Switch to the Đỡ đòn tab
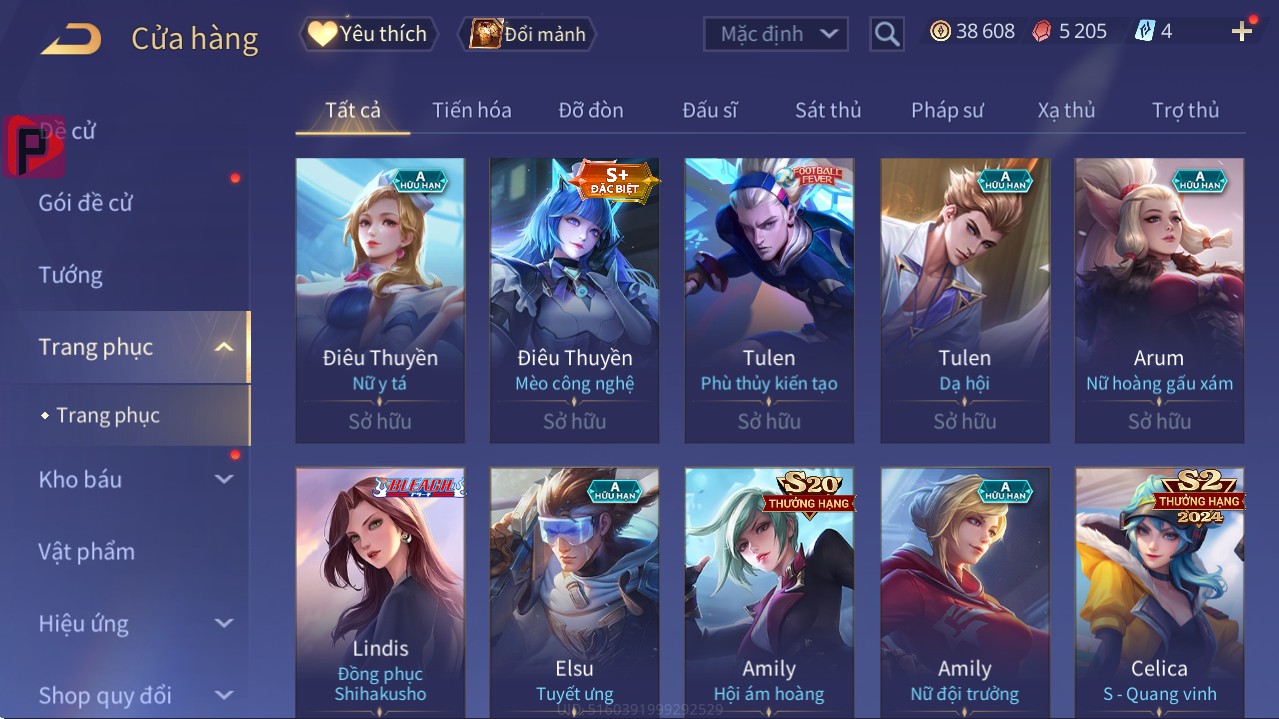1279x719 pixels. point(590,110)
